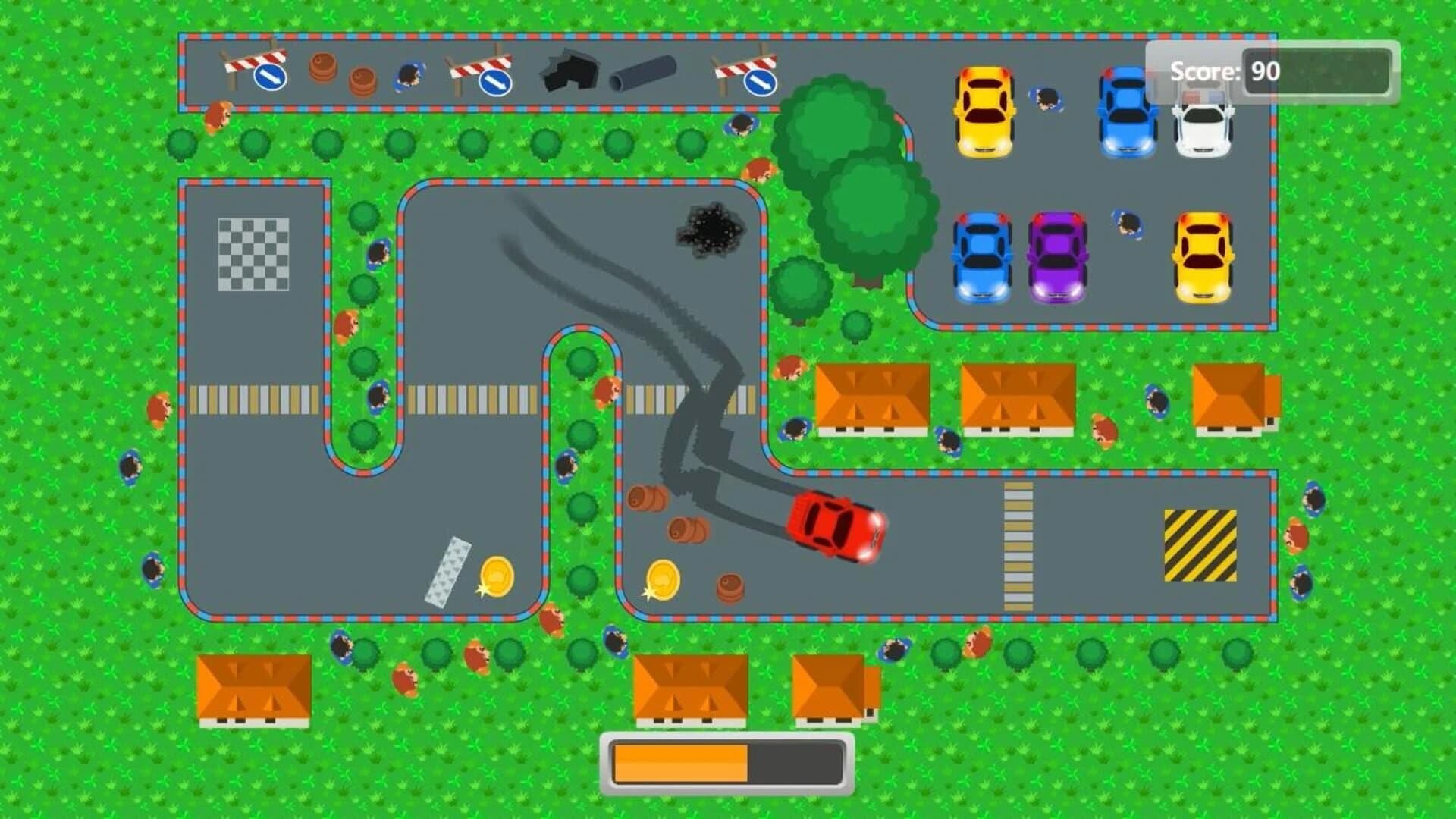Click the score value showing 90
Image resolution: width=1456 pixels, height=819 pixels.
(x=1265, y=71)
